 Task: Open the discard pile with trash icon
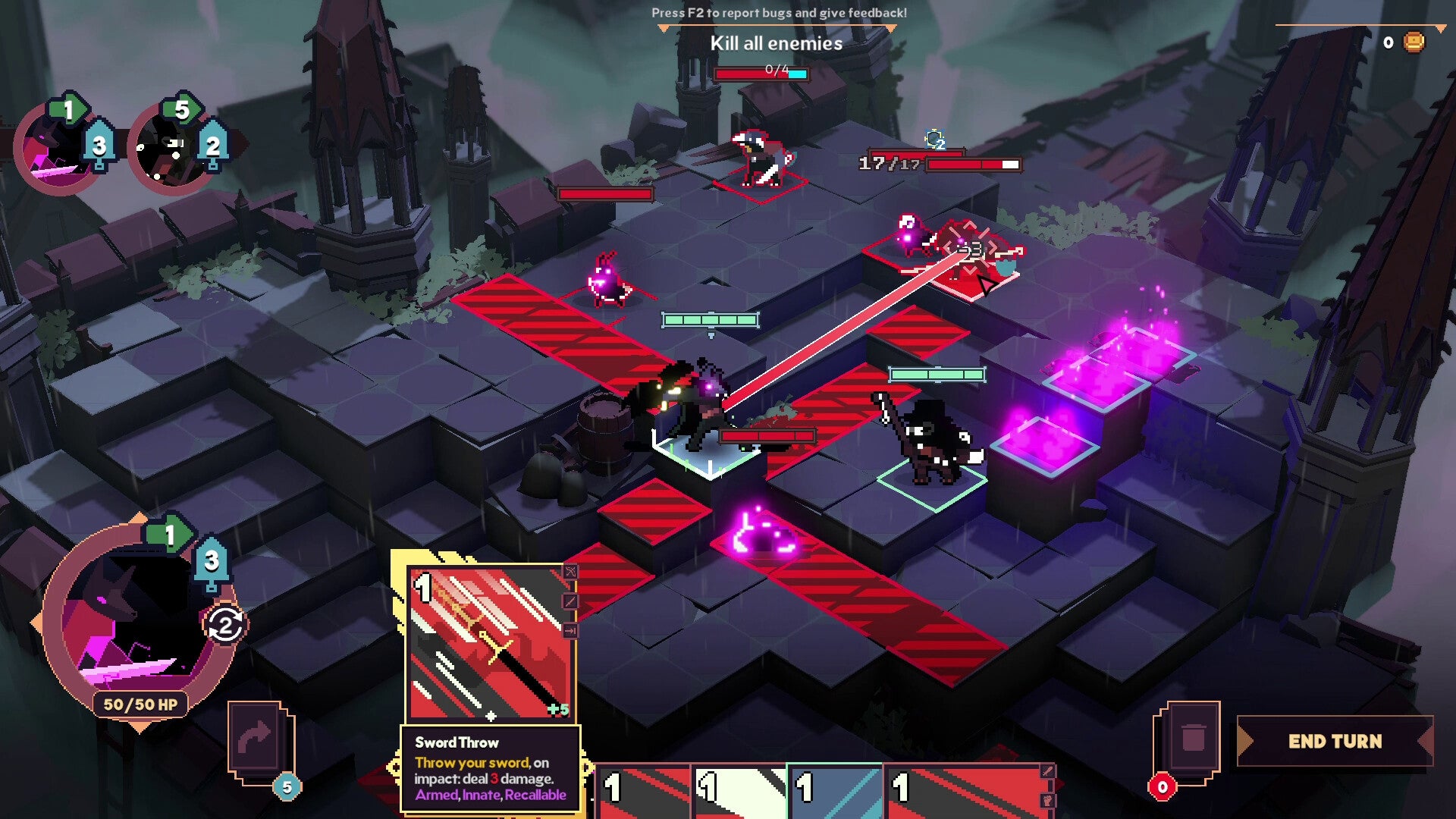(x=1191, y=738)
